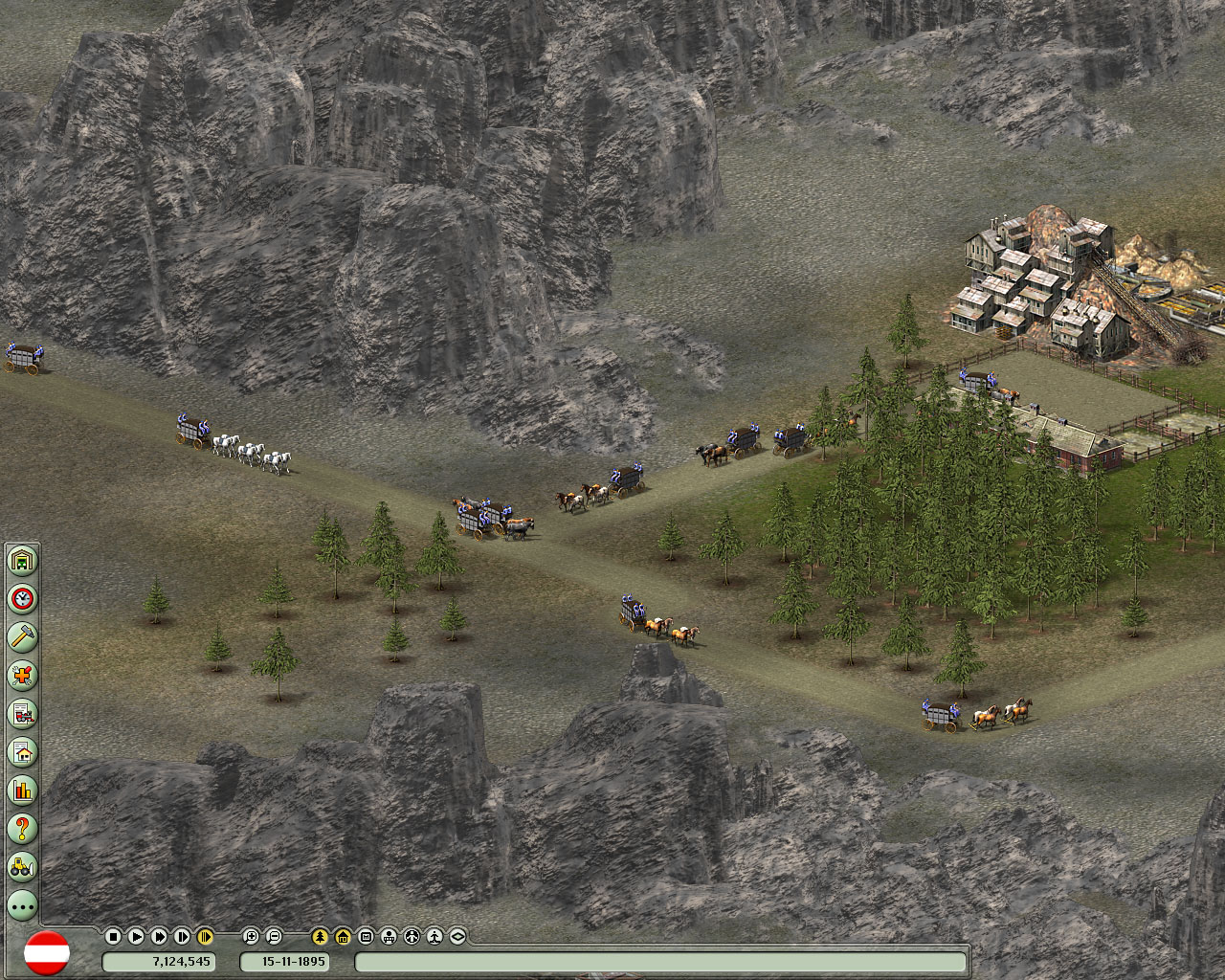Toggle the person figure display option
The image size is (1225, 980).
pyautogui.click(x=434, y=936)
